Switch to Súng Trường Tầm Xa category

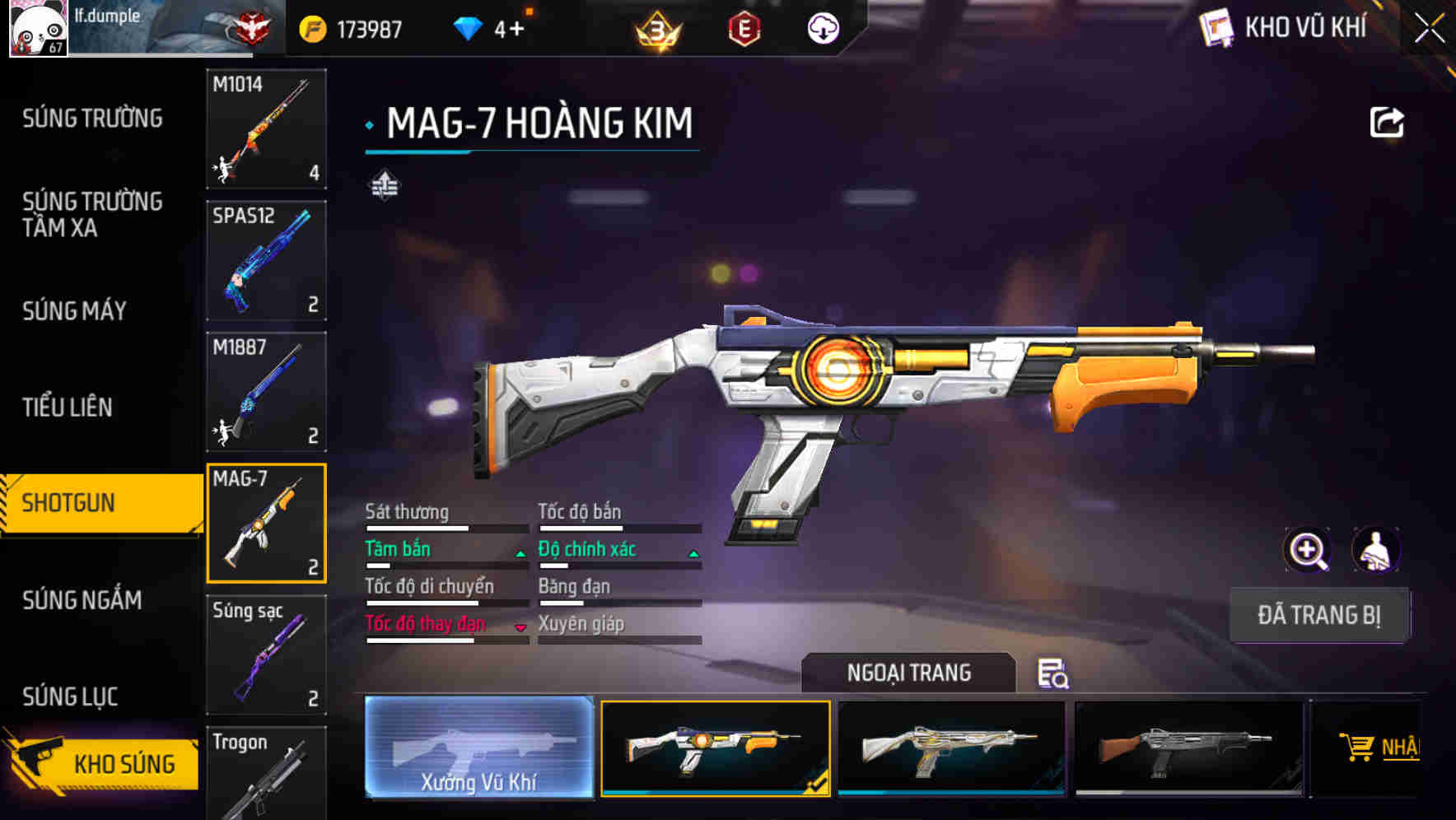click(92, 214)
